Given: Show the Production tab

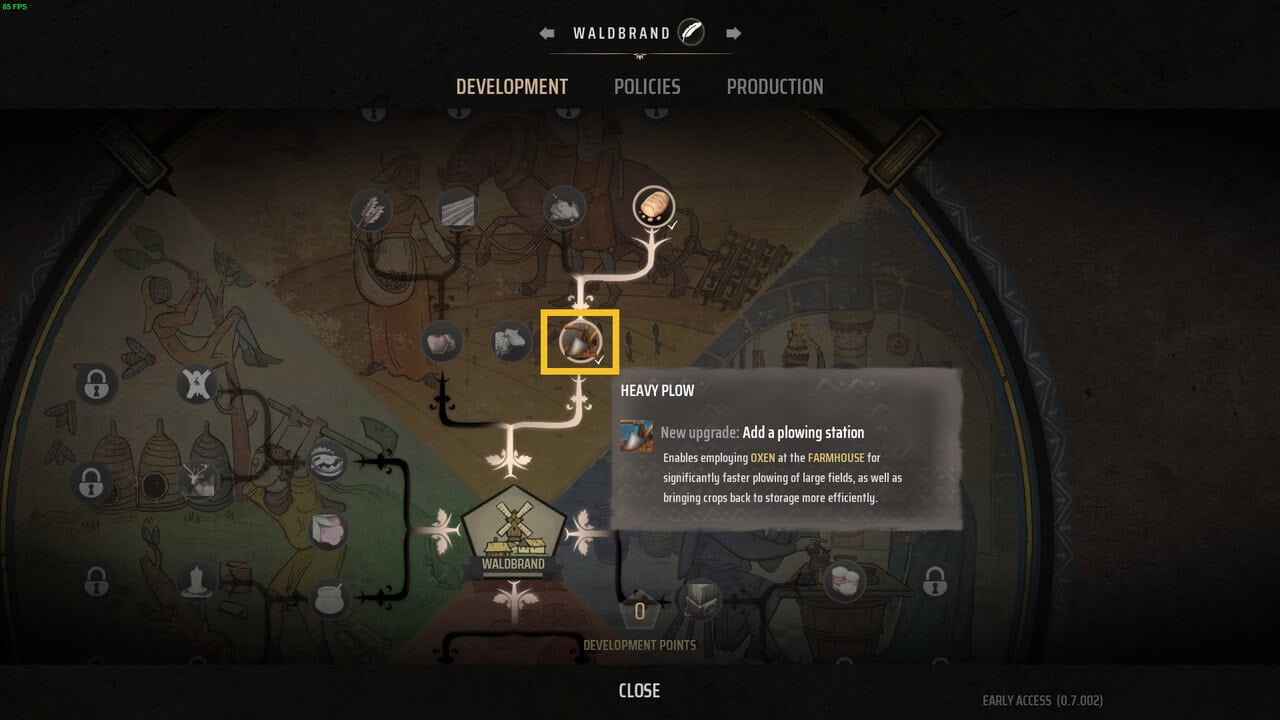Looking at the screenshot, I should 775,87.
